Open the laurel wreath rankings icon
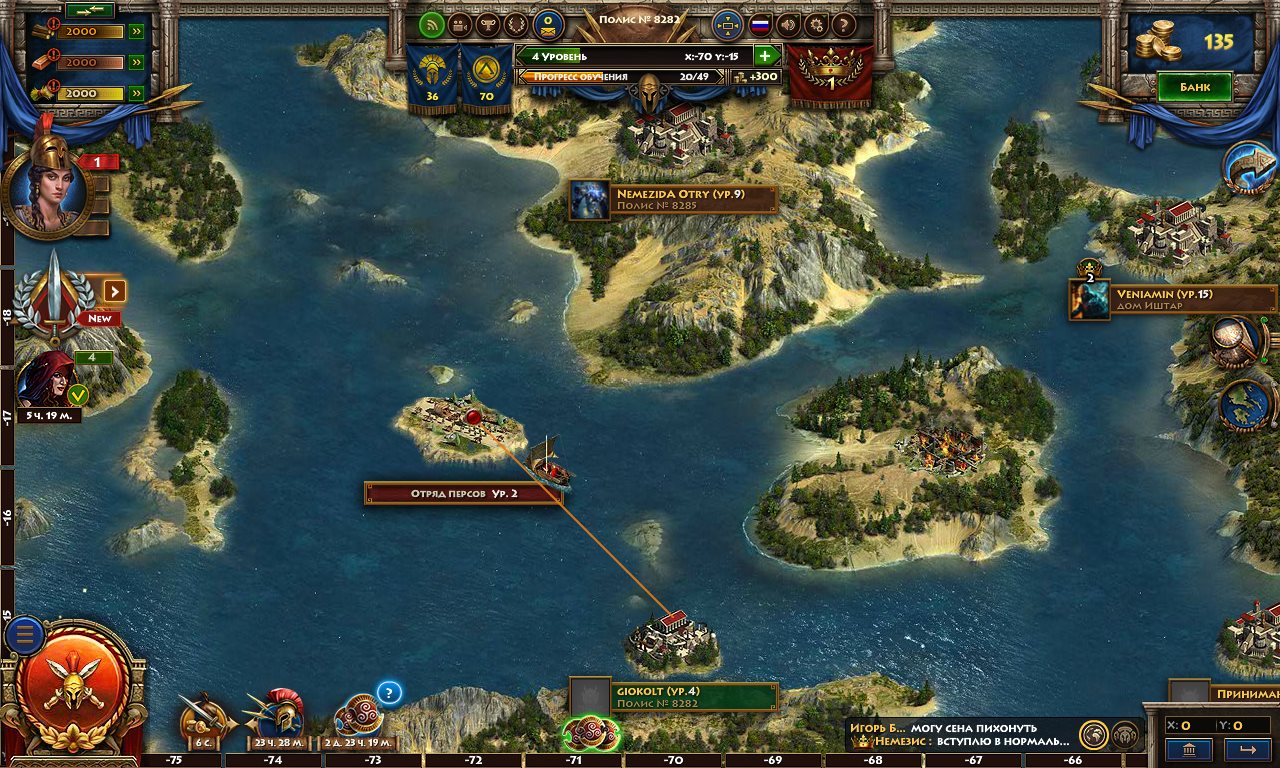The image size is (1280, 768). 517,25
